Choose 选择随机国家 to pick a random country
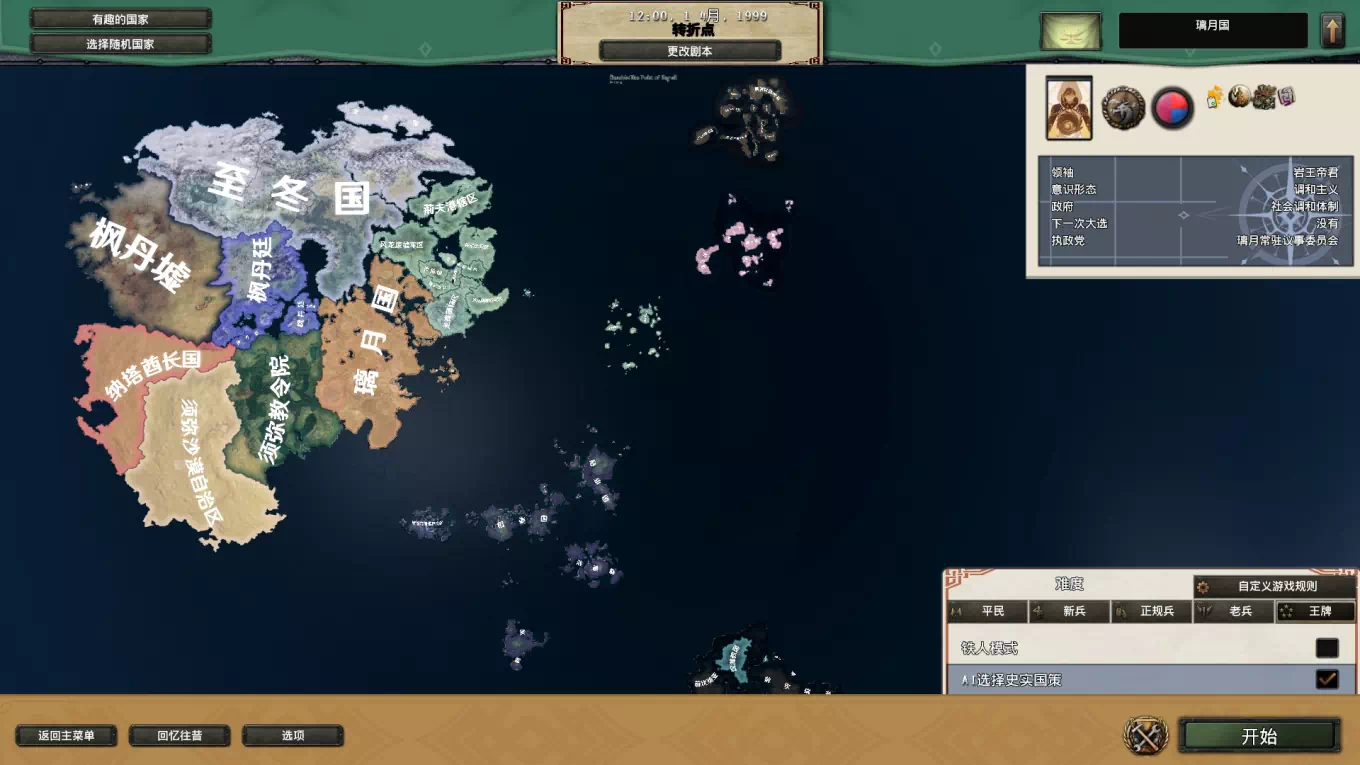Image resolution: width=1360 pixels, height=765 pixels. tap(120, 44)
